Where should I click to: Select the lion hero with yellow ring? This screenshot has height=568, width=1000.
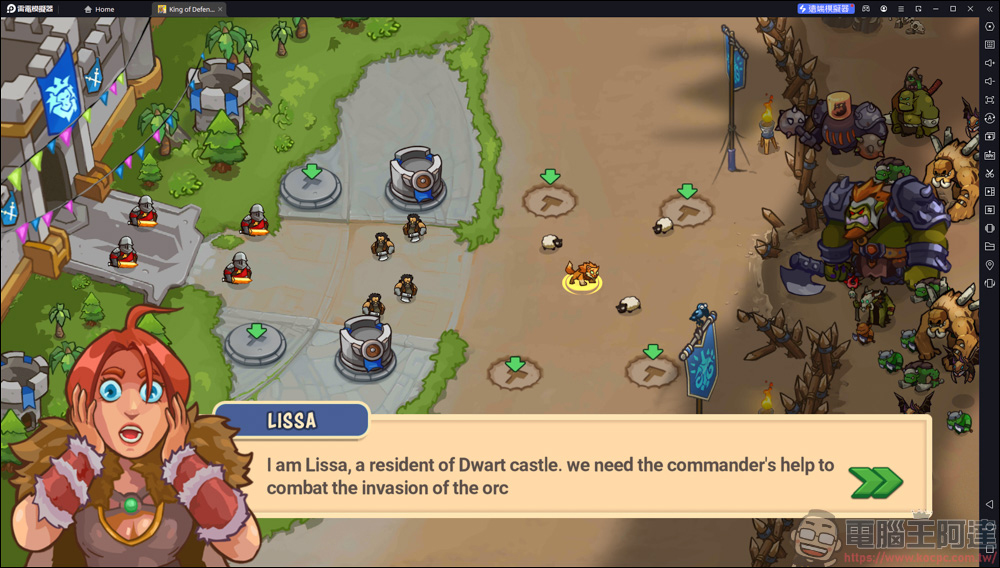point(581,275)
